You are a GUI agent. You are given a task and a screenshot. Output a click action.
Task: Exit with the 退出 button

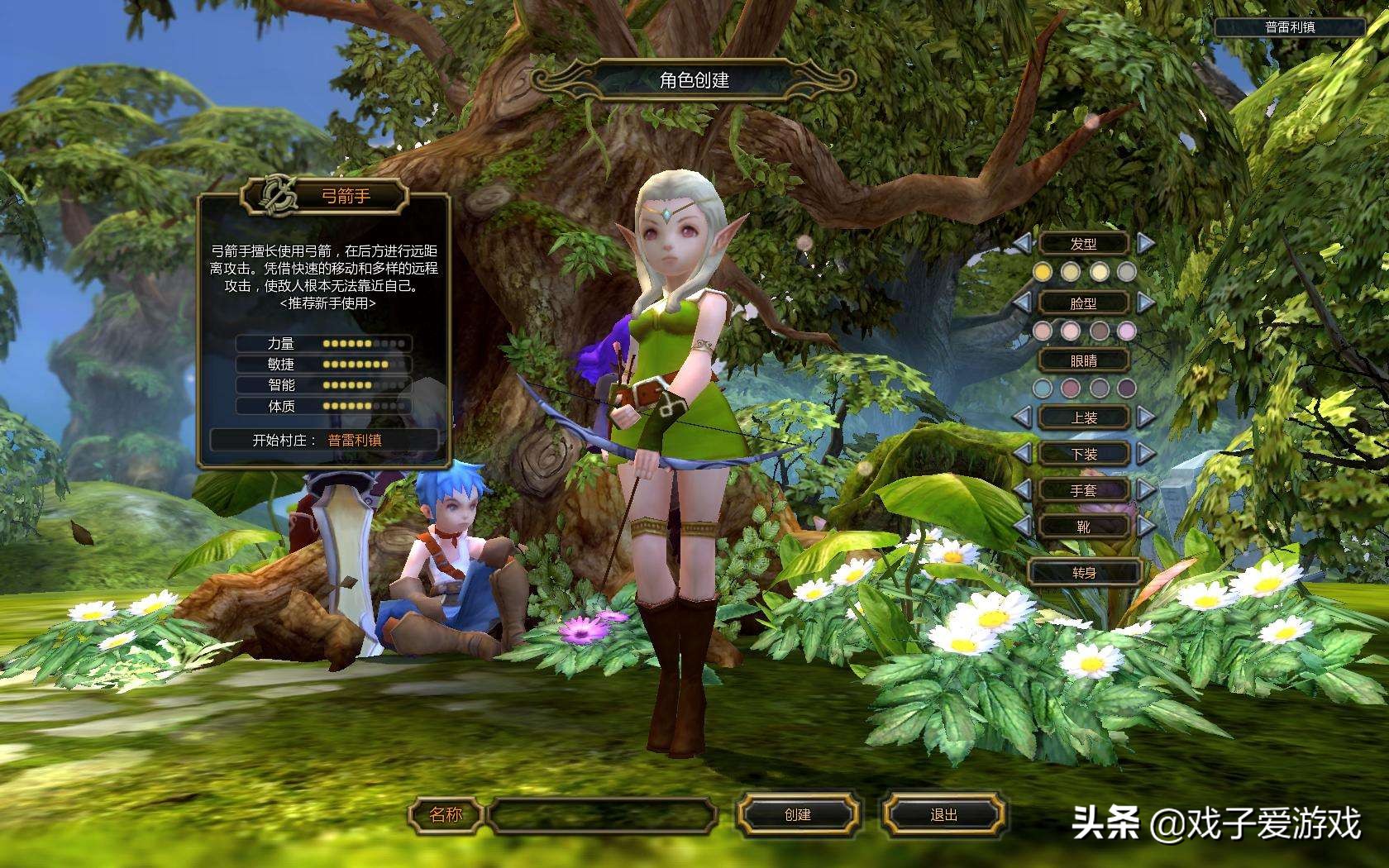(x=943, y=815)
